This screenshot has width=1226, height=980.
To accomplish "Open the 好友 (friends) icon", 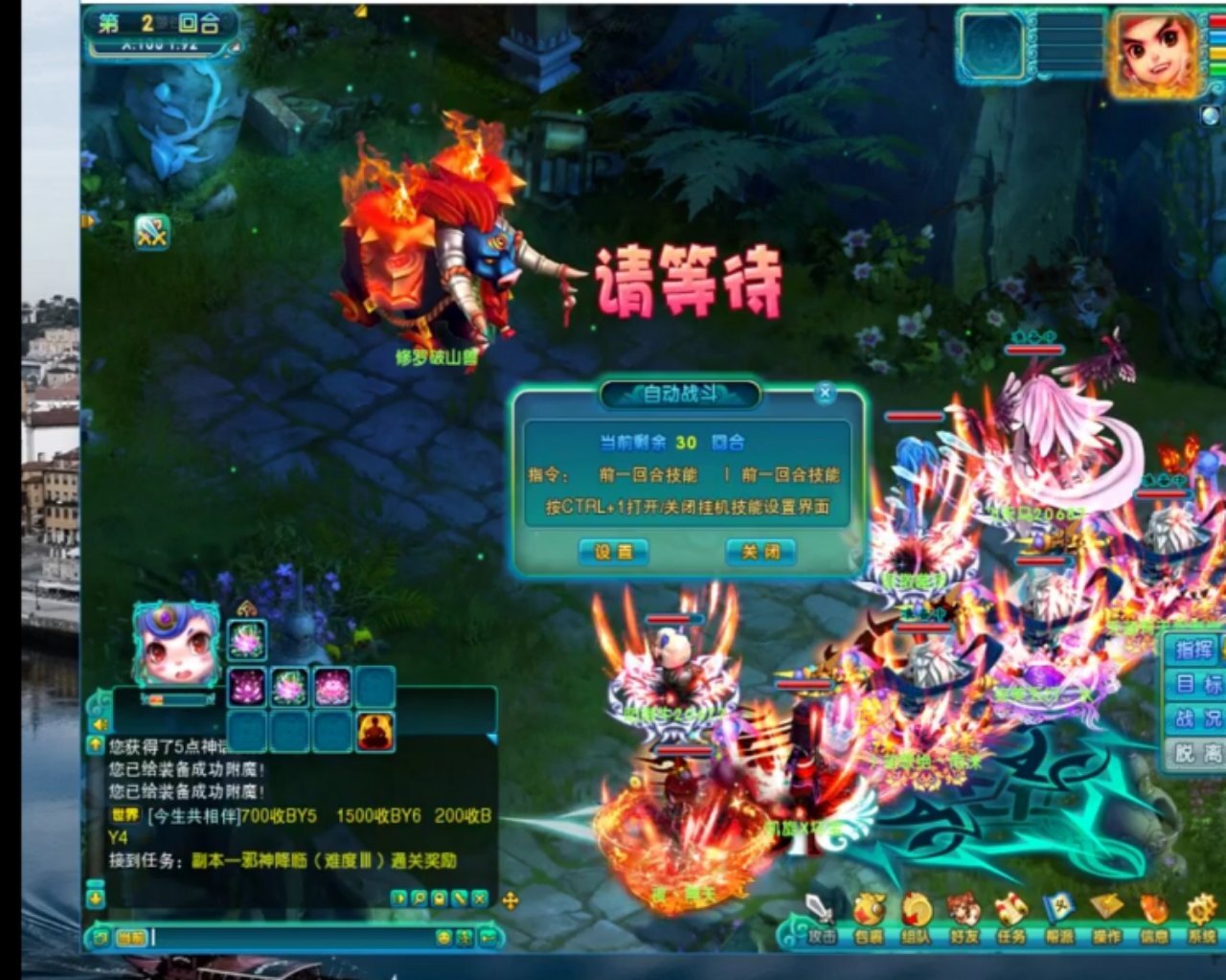I will [965, 908].
